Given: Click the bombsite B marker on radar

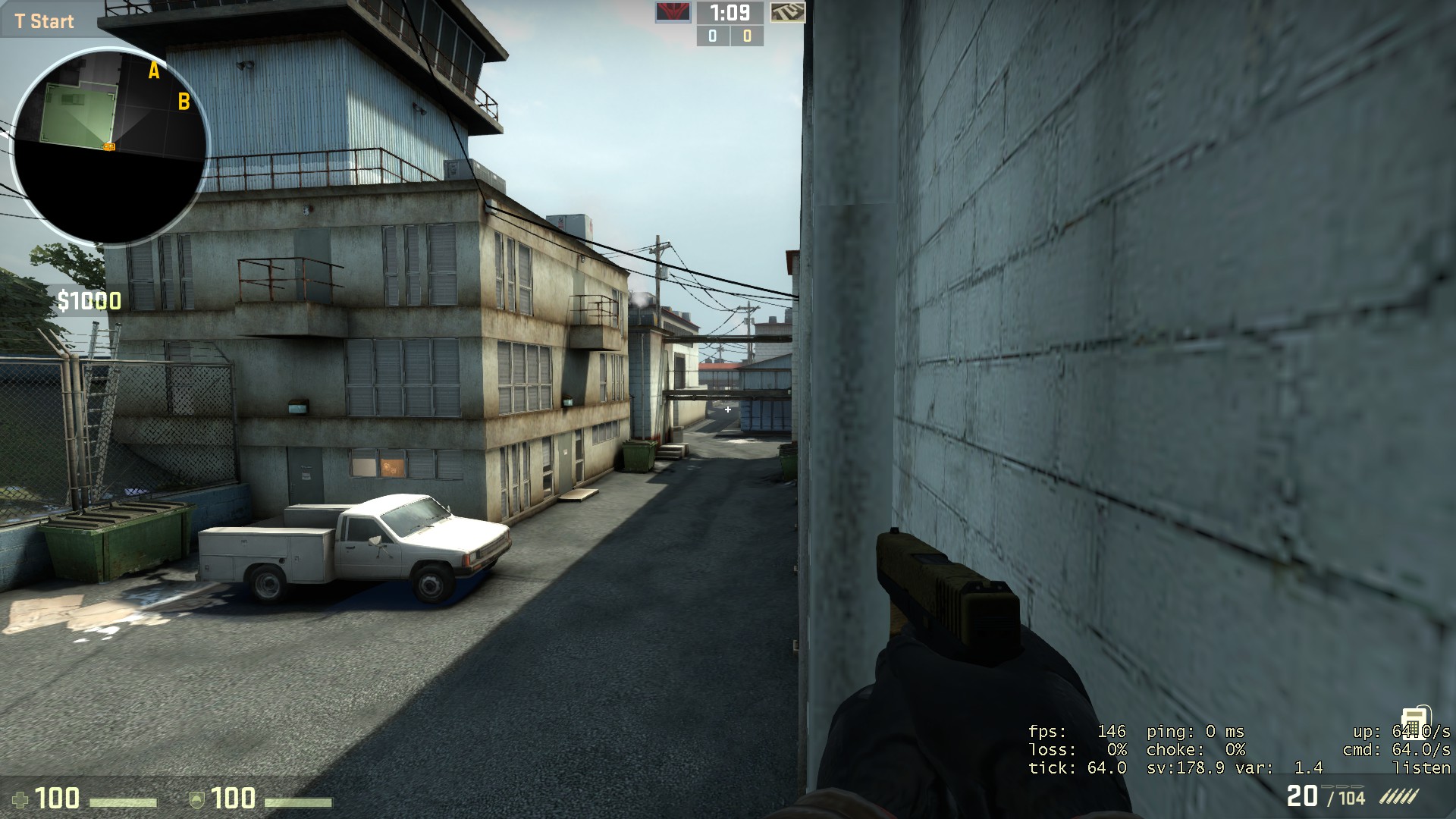Looking at the screenshot, I should click(x=184, y=99).
